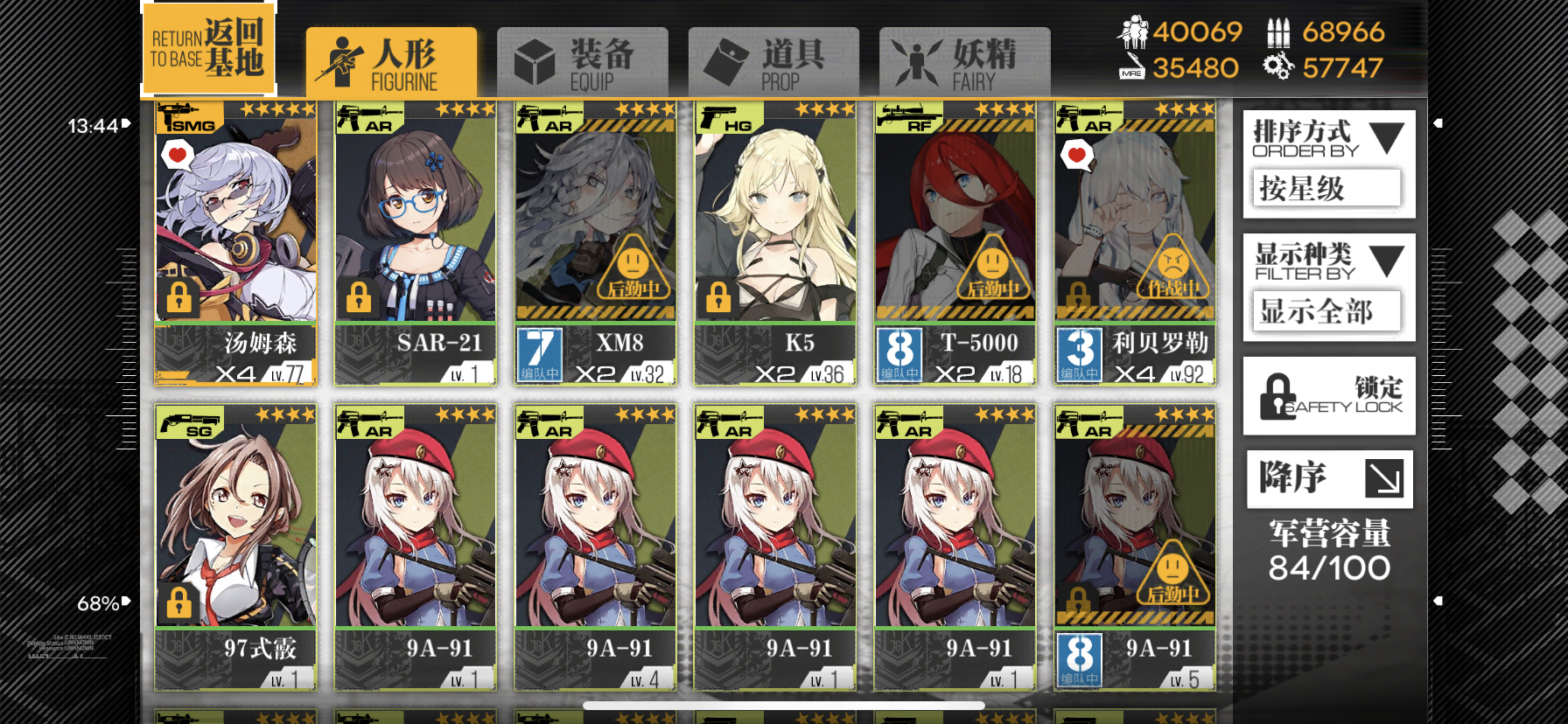1568x724 pixels.
Task: Click the Return to Base button
Action: tap(207, 48)
